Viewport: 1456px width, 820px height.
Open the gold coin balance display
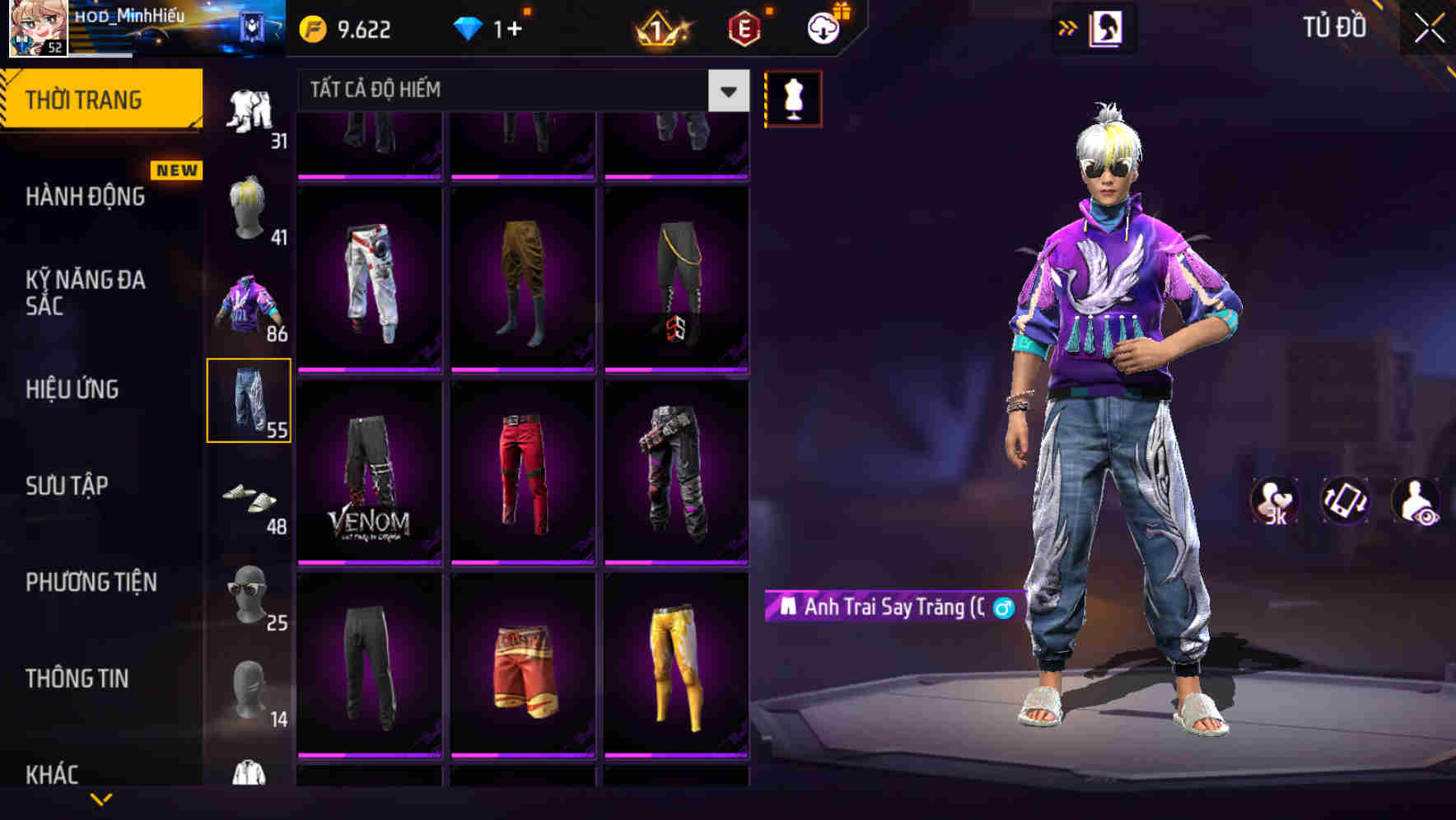[346, 28]
